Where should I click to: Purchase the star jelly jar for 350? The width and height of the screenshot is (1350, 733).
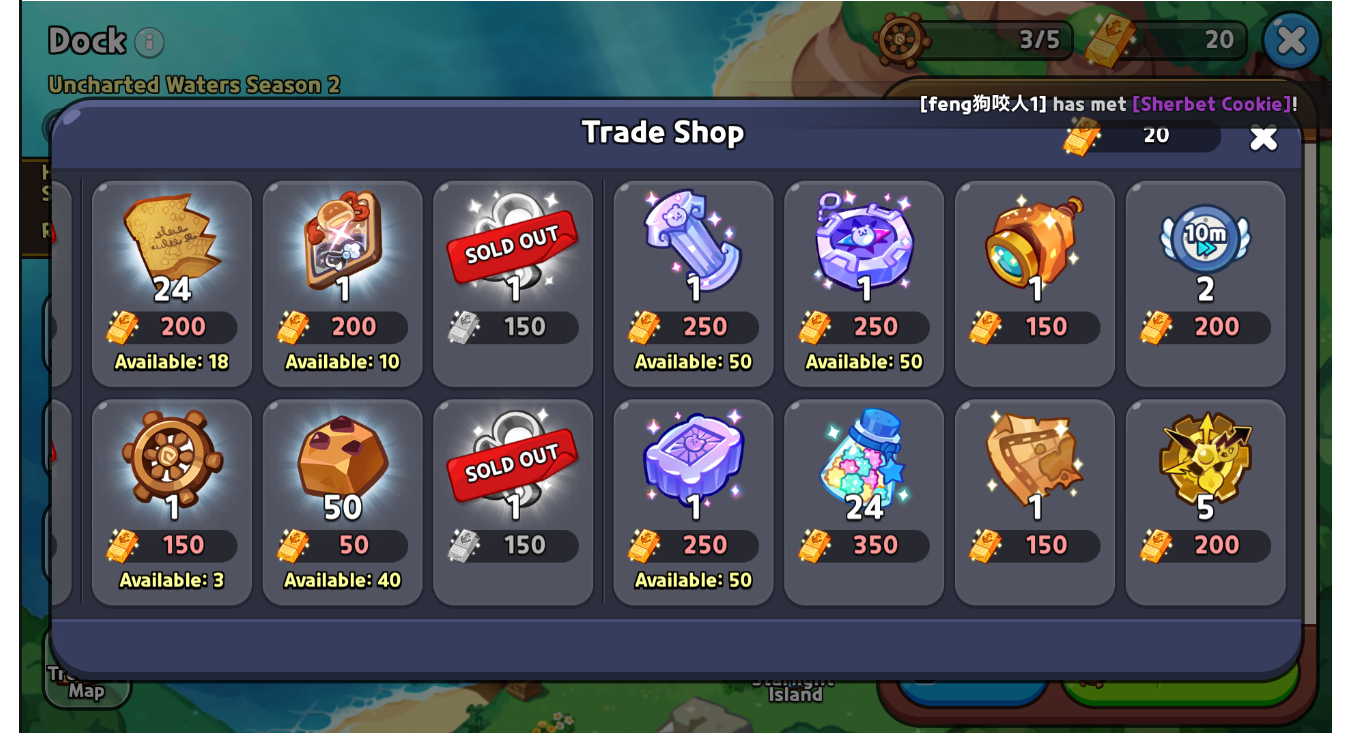[x=864, y=501]
